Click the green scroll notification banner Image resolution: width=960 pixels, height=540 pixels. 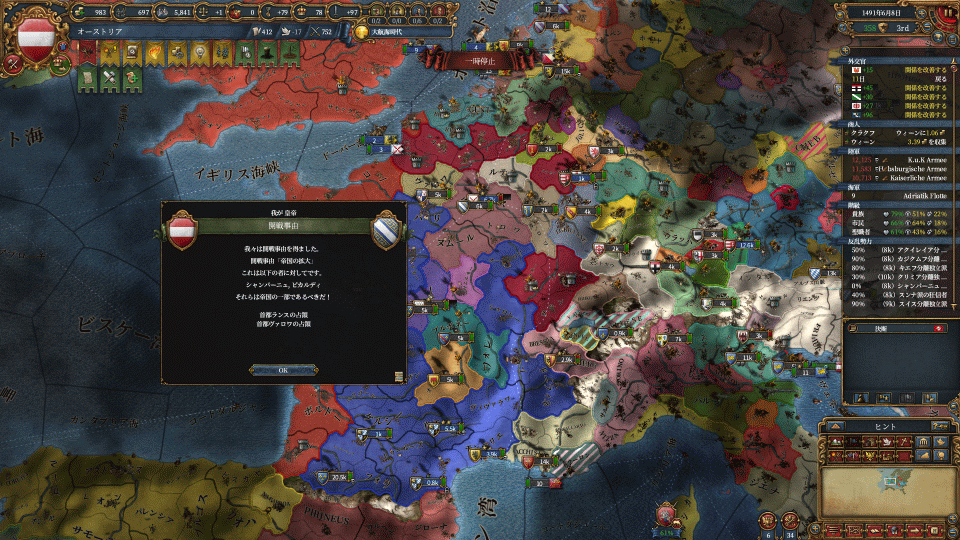85,78
